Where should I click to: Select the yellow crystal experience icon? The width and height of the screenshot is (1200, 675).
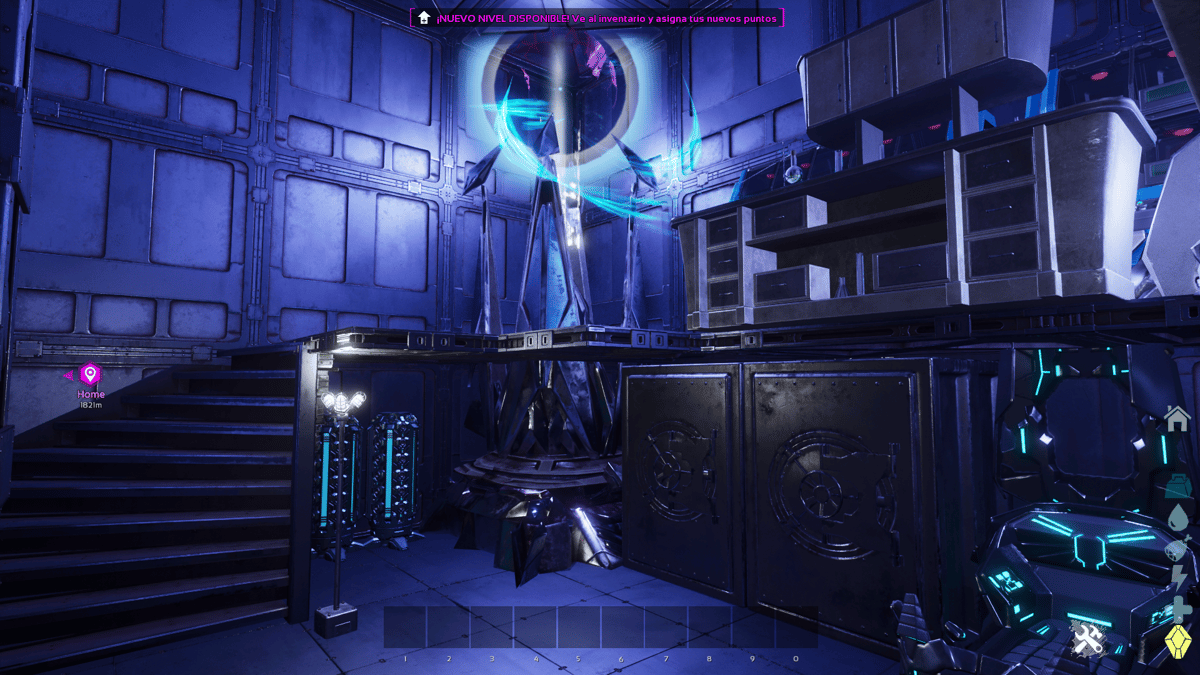click(1178, 644)
